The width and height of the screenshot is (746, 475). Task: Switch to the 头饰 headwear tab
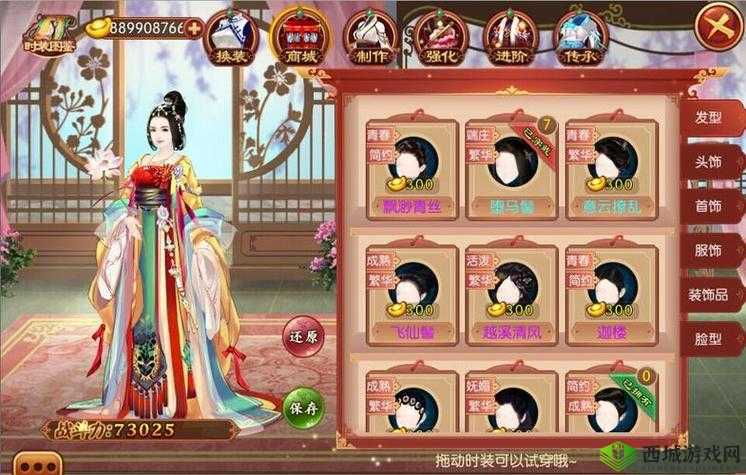[x=709, y=162]
